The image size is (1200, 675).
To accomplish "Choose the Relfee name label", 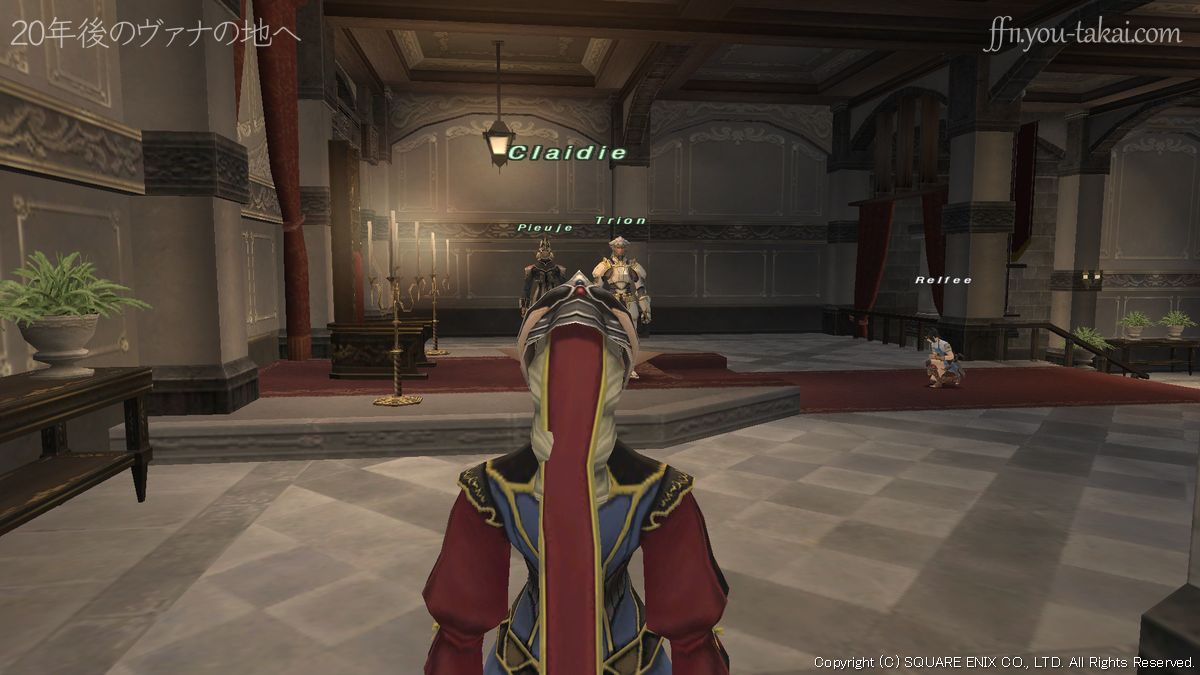I will (x=943, y=280).
